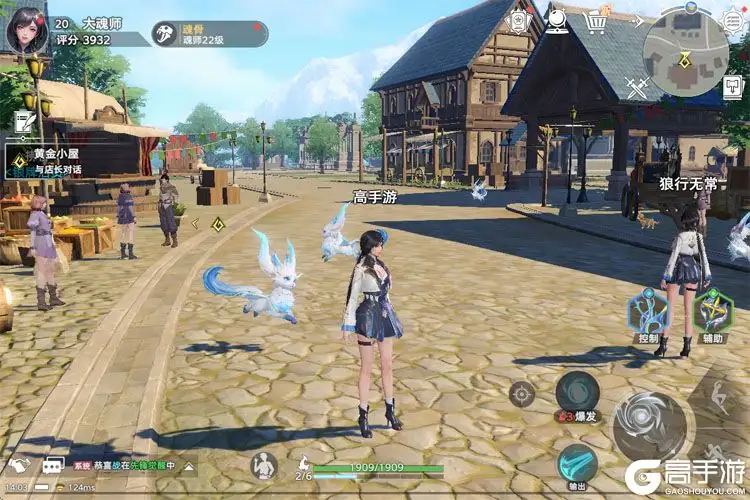Expand the system chat message arrow
This screenshot has height=500, width=750.
tap(190, 466)
